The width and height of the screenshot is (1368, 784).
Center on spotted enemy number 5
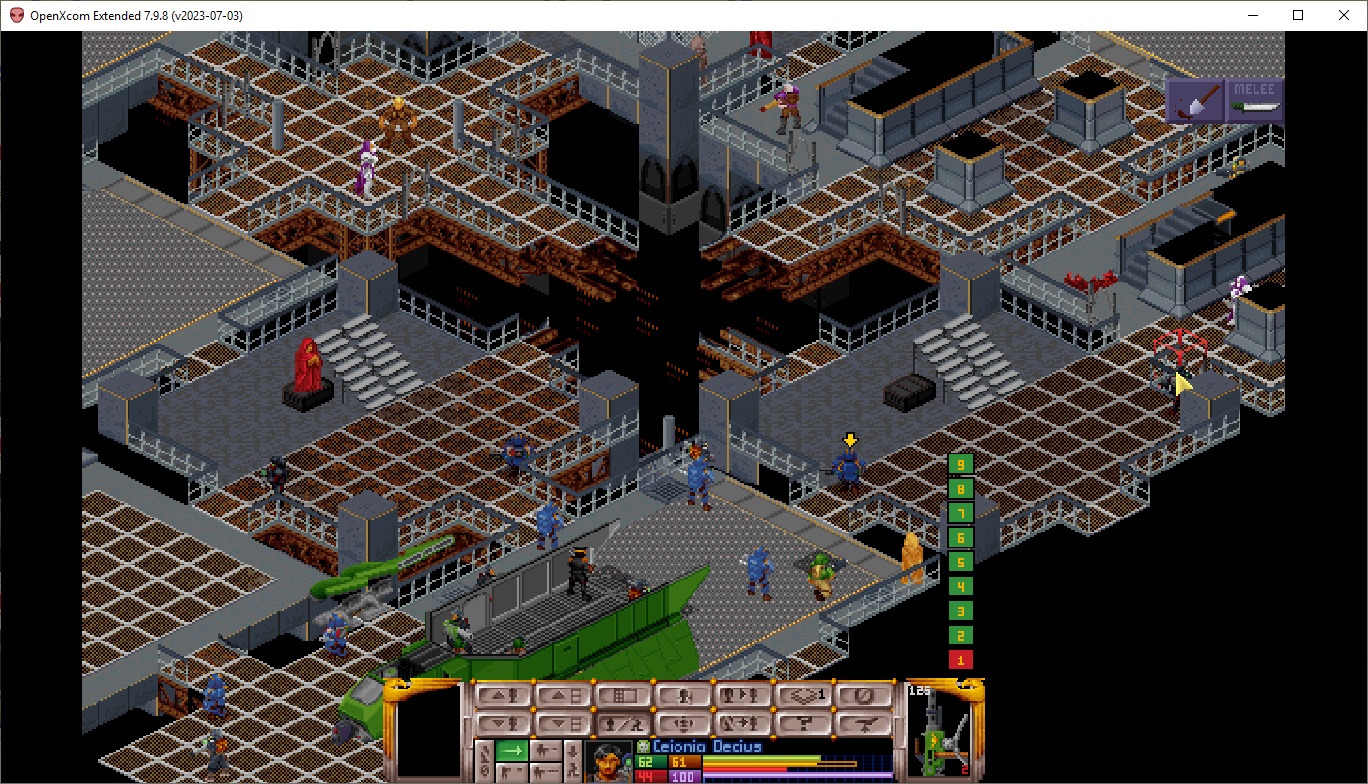(x=960, y=562)
